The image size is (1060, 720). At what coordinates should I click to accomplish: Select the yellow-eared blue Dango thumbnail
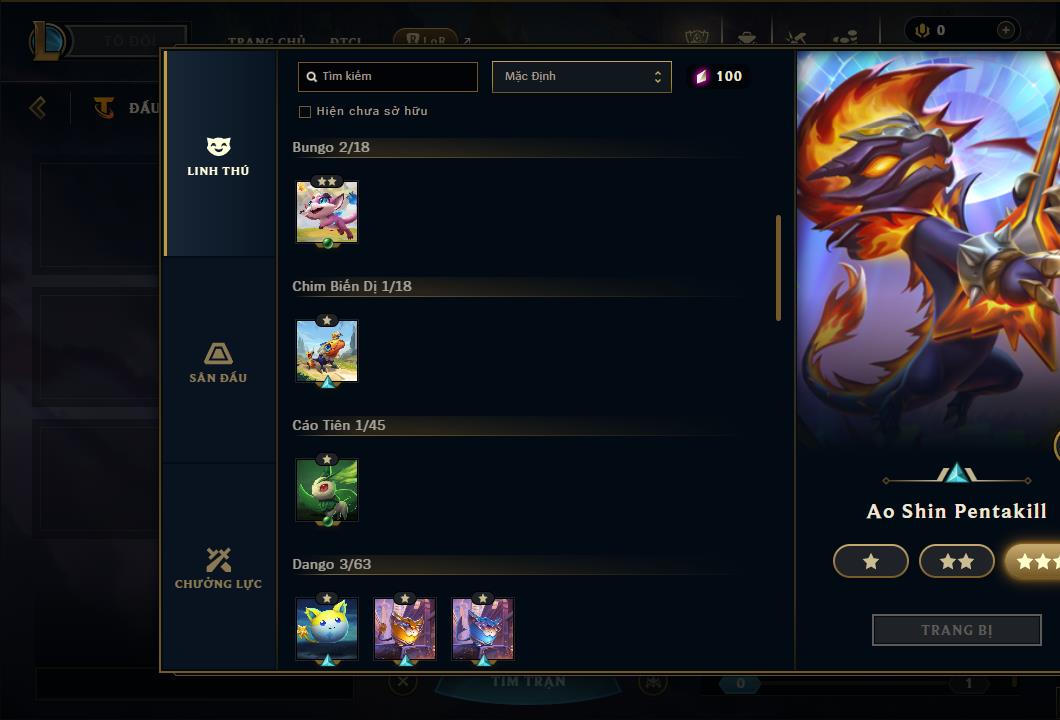pos(327,629)
